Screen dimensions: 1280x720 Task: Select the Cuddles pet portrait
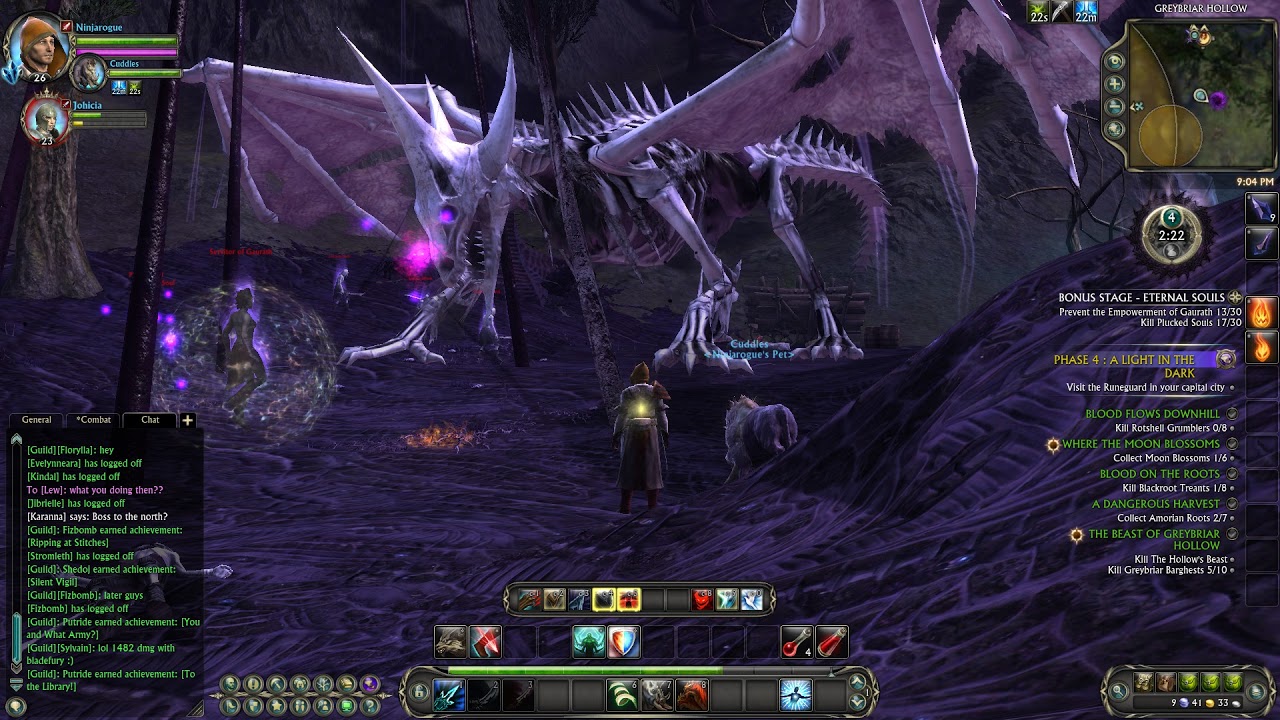[90, 73]
